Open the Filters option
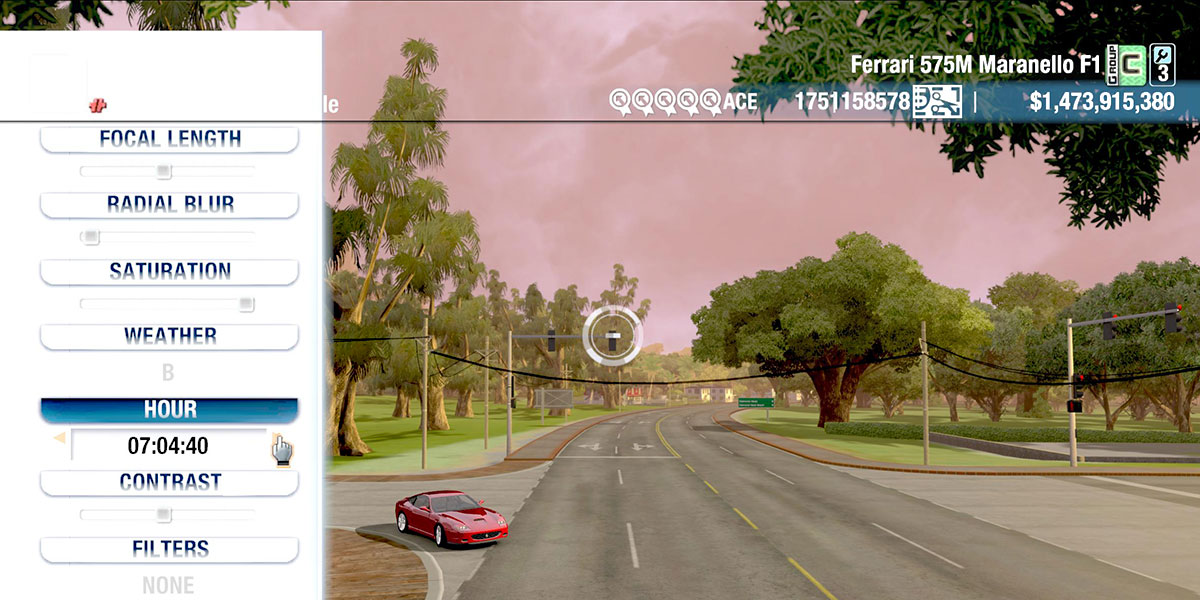The height and width of the screenshot is (600, 1200). (x=169, y=549)
